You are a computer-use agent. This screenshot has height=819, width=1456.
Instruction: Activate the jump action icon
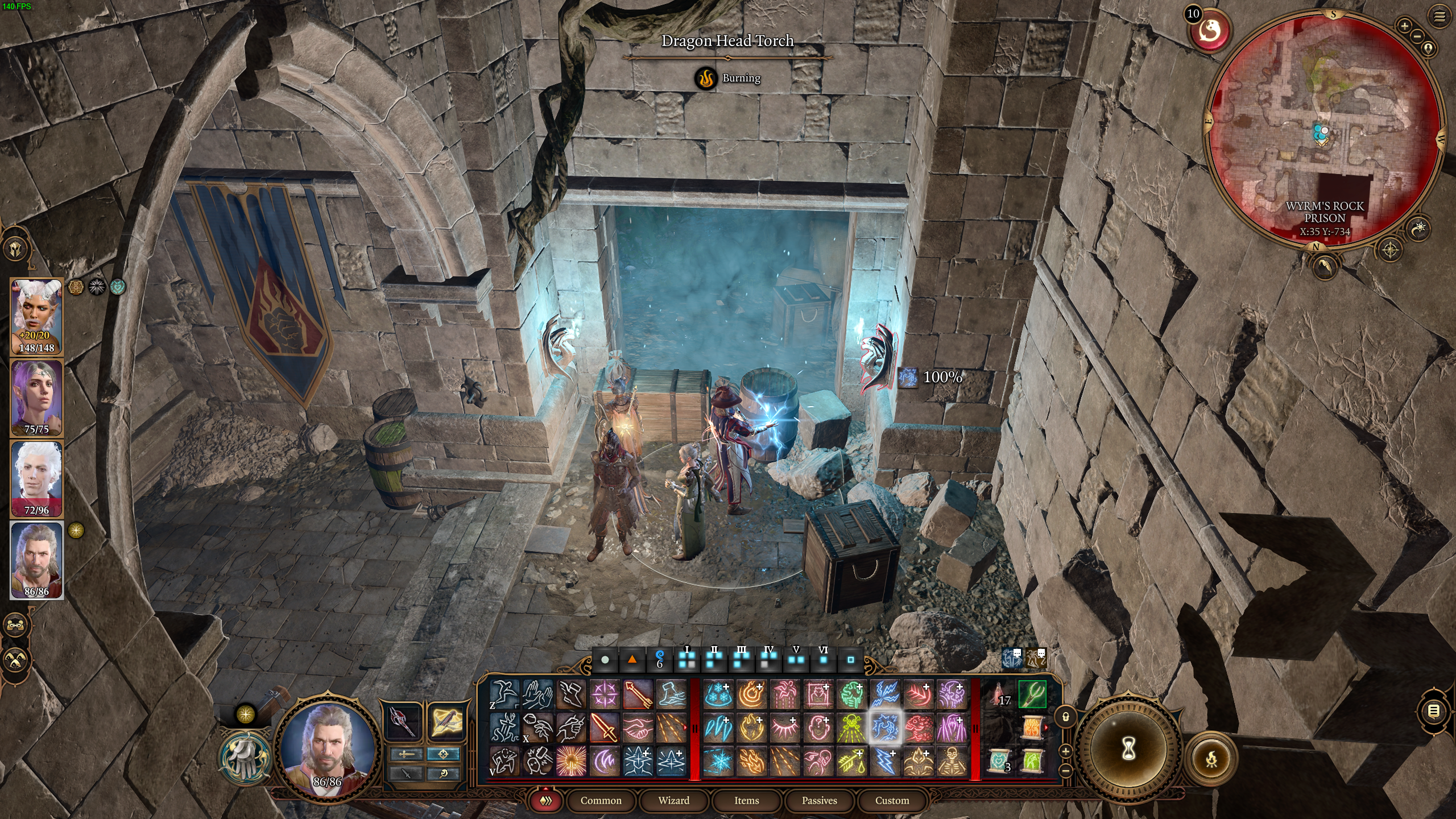(x=504, y=694)
